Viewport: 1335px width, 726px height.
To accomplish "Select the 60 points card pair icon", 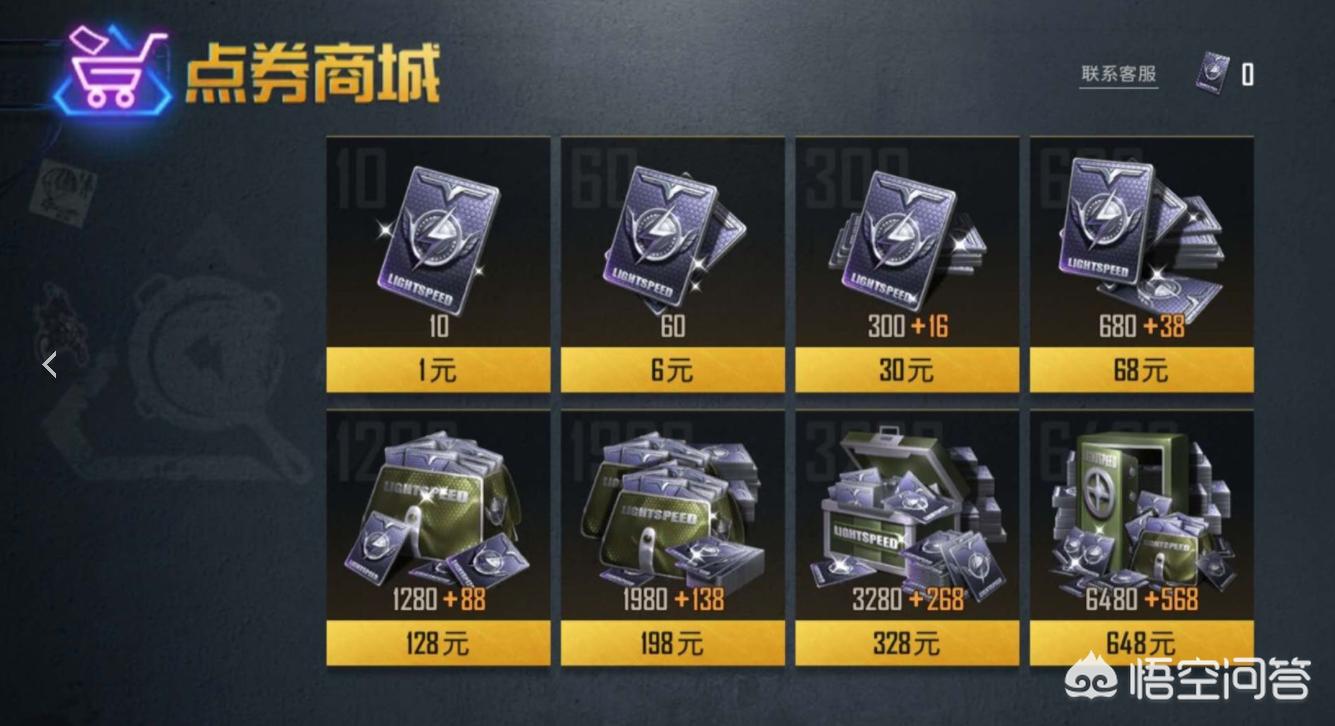I will coord(672,235).
